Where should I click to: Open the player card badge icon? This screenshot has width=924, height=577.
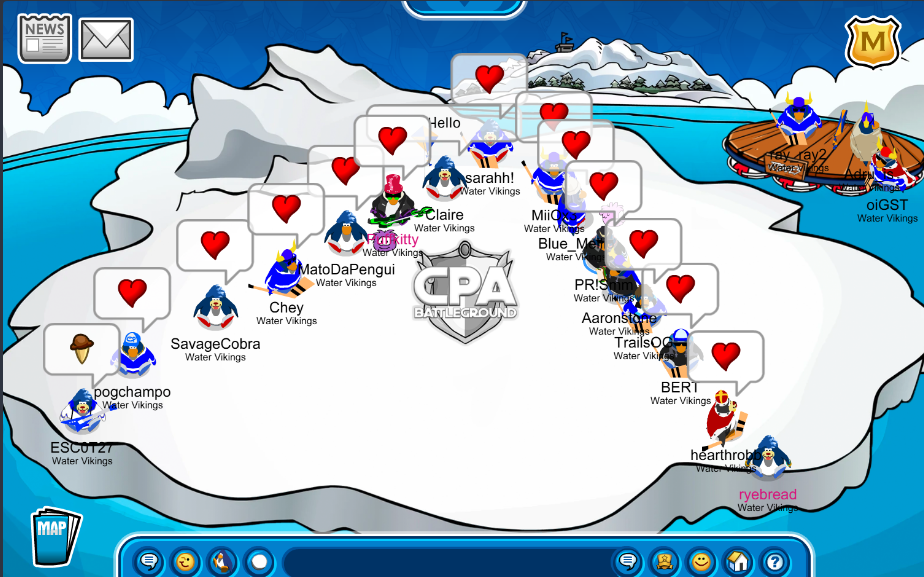point(664,561)
